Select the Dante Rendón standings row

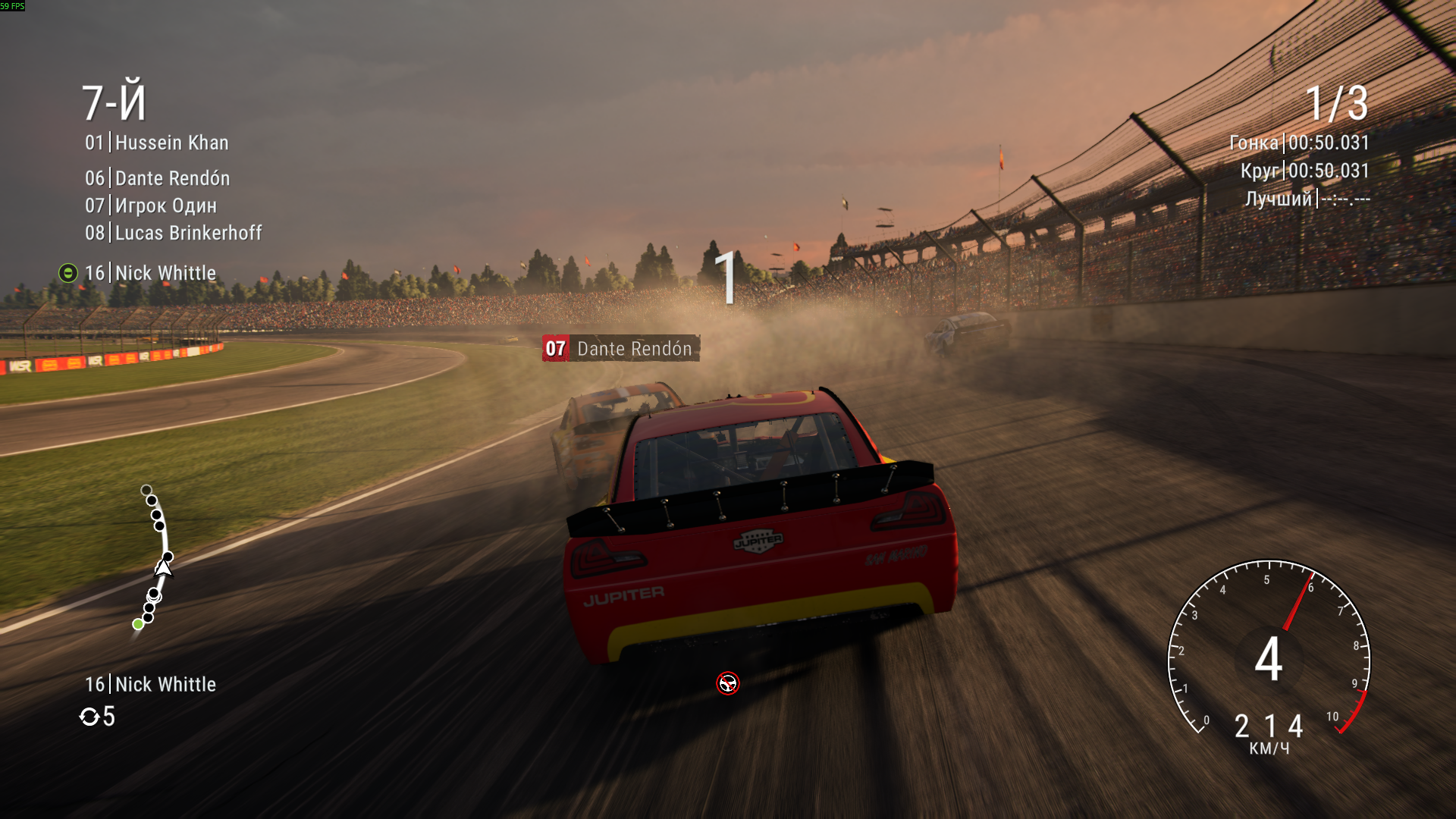[x=158, y=178]
